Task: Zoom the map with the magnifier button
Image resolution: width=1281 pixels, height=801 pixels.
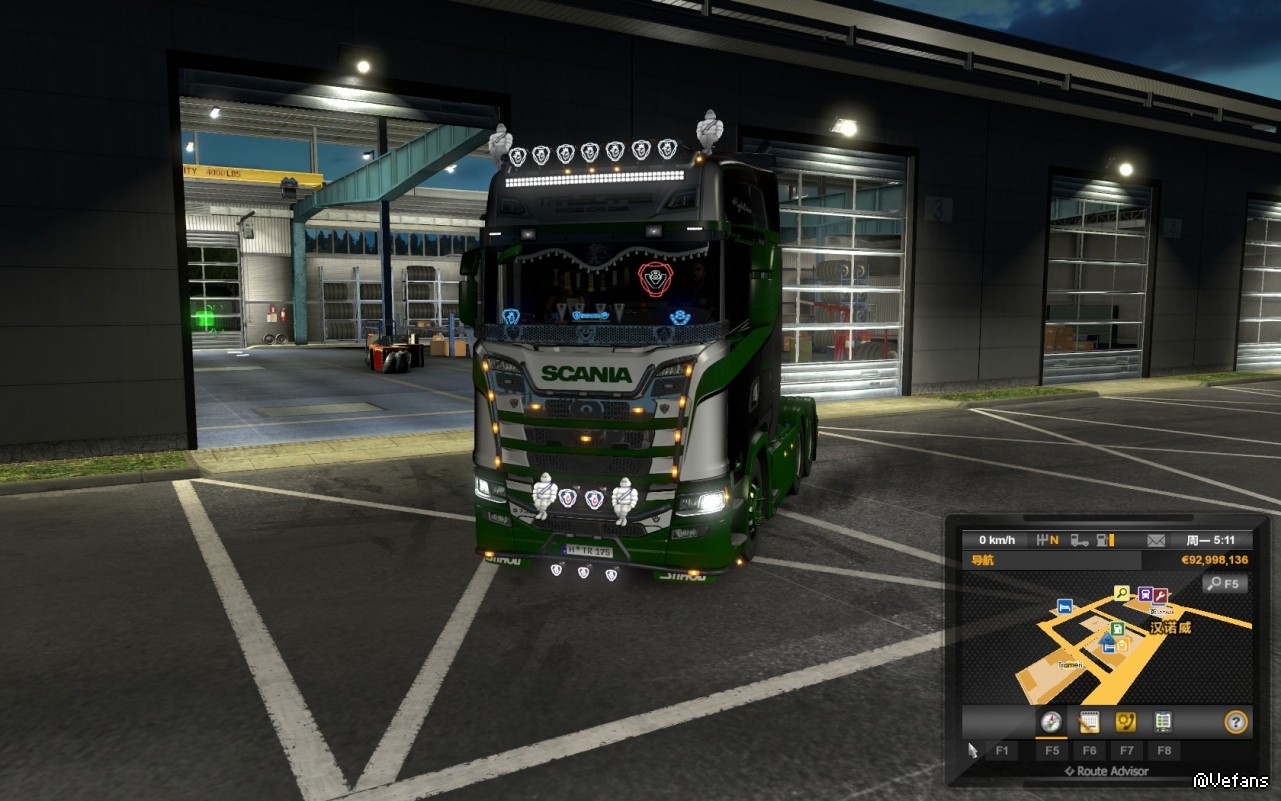Action: tap(1224, 583)
